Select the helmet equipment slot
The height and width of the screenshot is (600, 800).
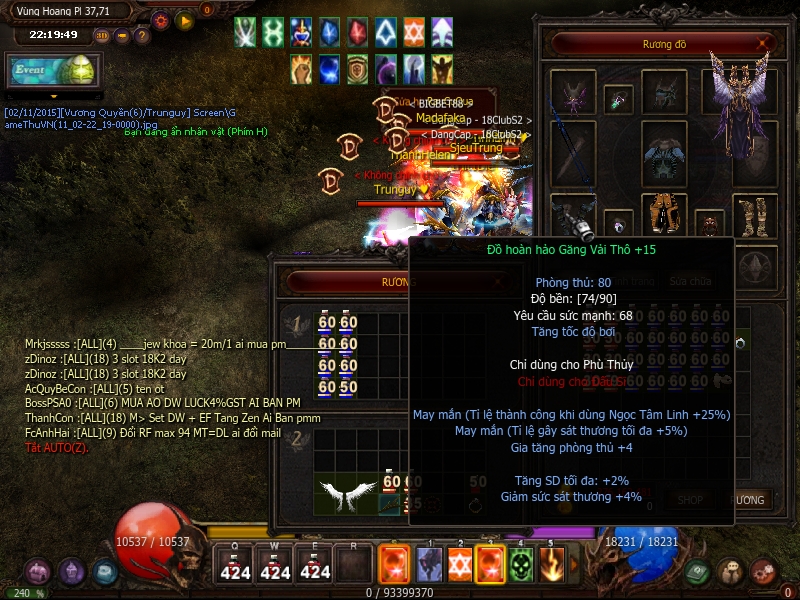[664, 93]
